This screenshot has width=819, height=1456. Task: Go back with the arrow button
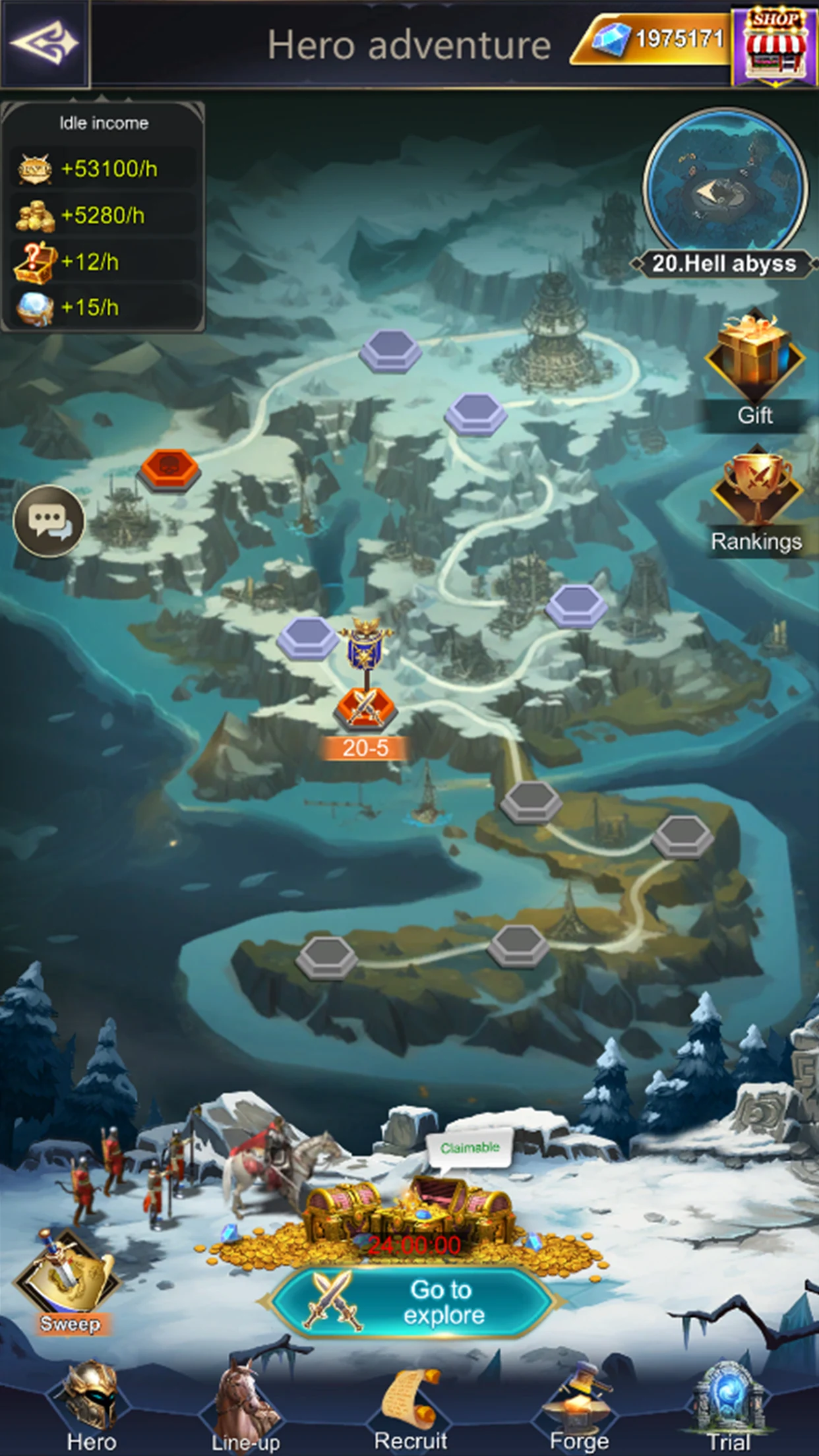pyautogui.click(x=45, y=44)
